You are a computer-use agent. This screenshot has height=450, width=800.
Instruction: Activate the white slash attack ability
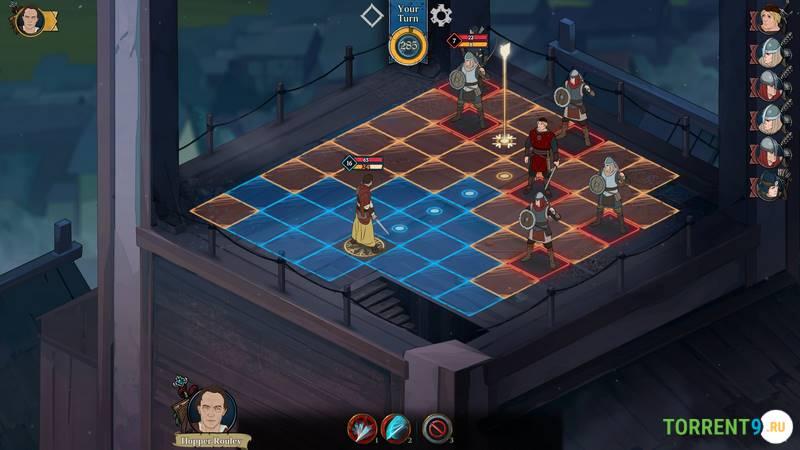[x=362, y=428]
